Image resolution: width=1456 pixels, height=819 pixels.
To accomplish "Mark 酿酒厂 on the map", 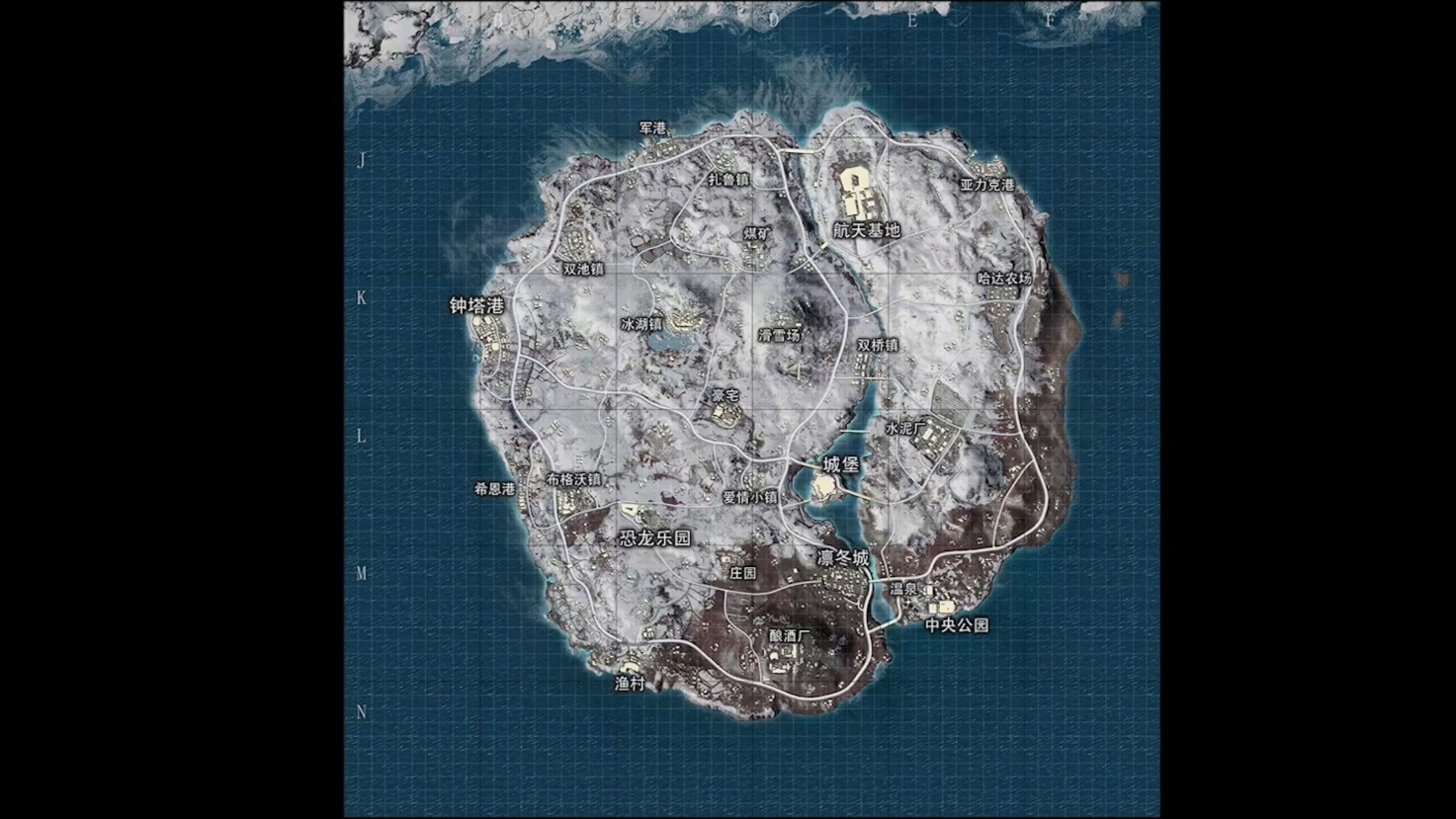I will [x=788, y=635].
